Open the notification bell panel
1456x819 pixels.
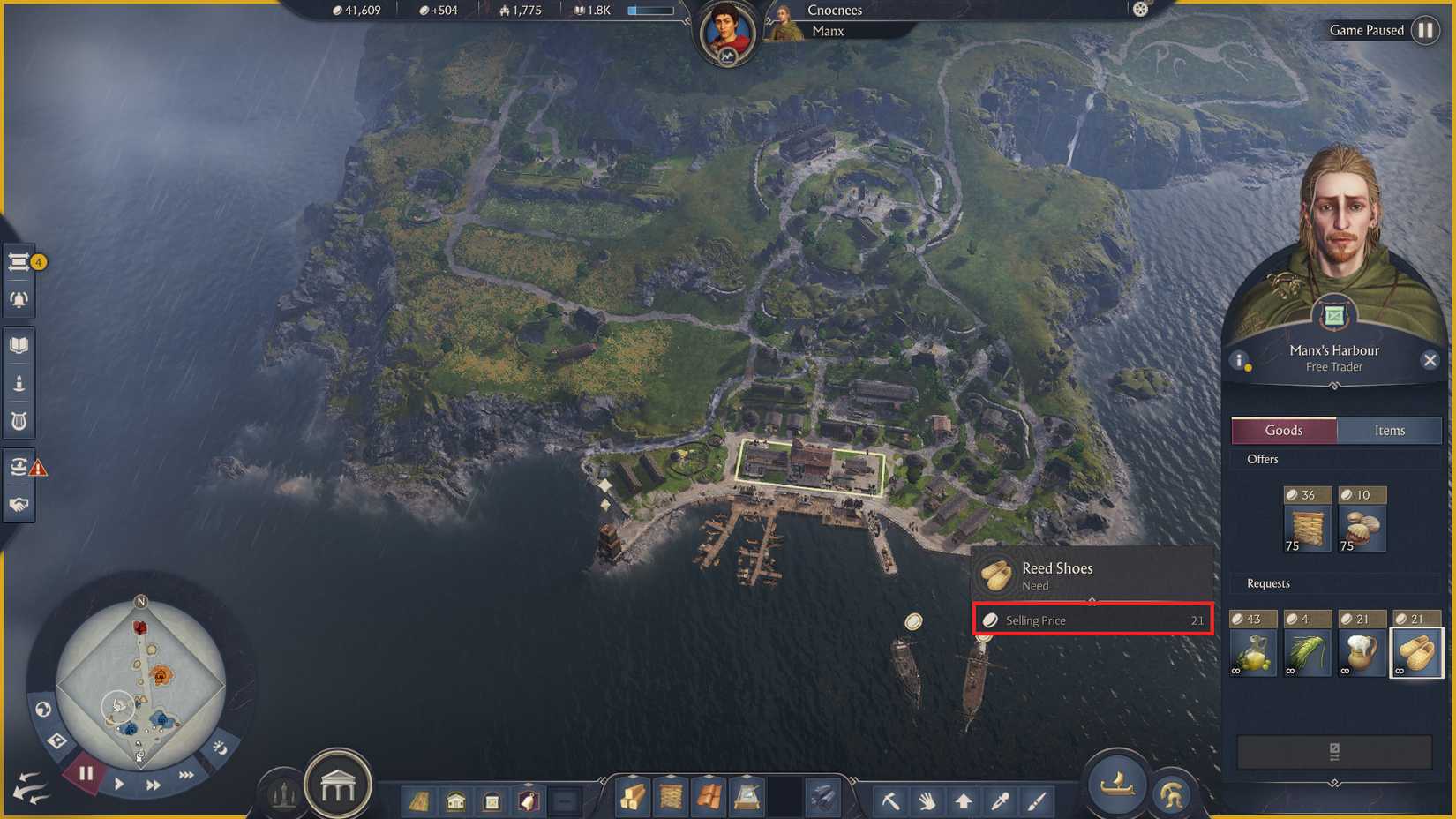[x=19, y=298]
